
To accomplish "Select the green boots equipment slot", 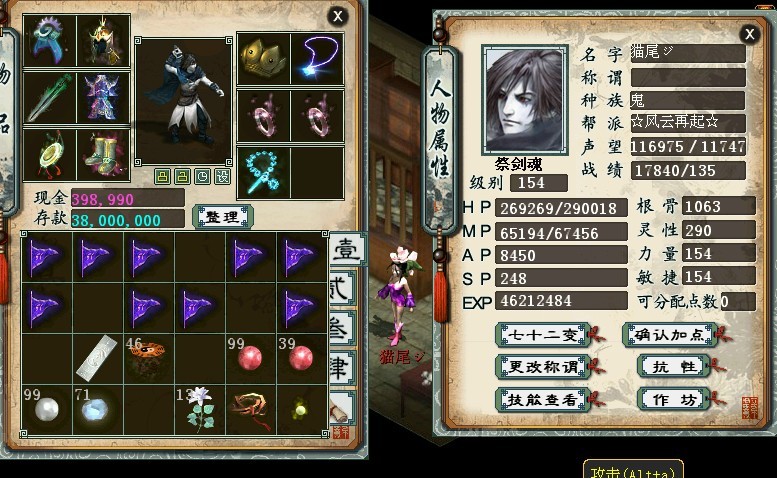I will coord(104,155).
